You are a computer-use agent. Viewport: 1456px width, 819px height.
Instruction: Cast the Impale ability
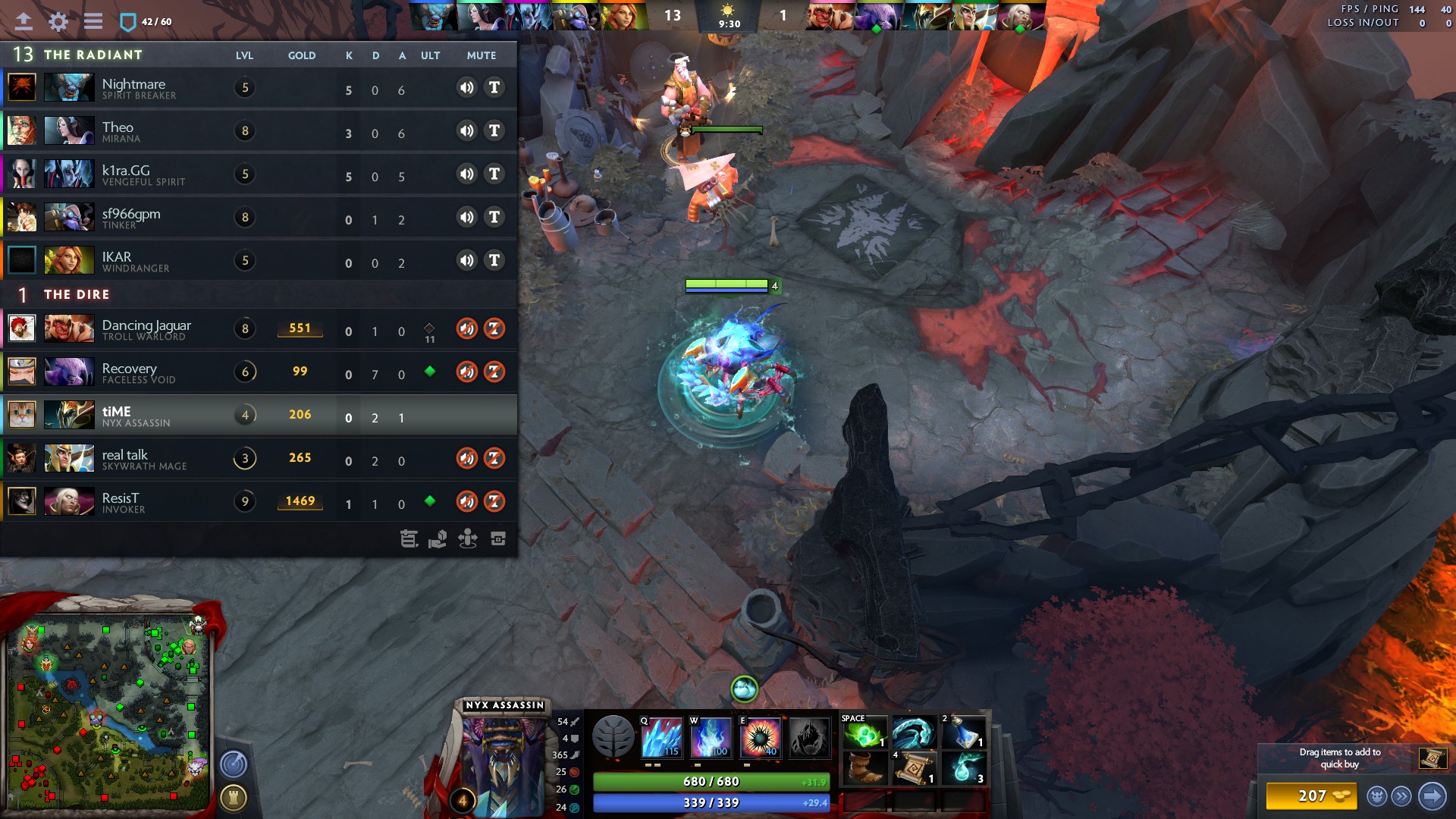click(661, 737)
